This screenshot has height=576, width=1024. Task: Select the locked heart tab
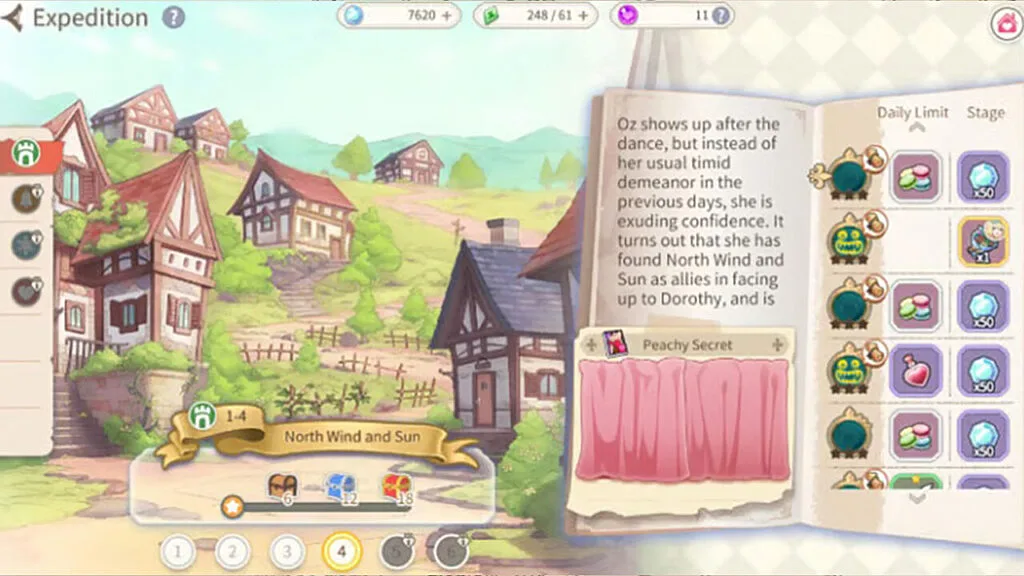(27, 291)
